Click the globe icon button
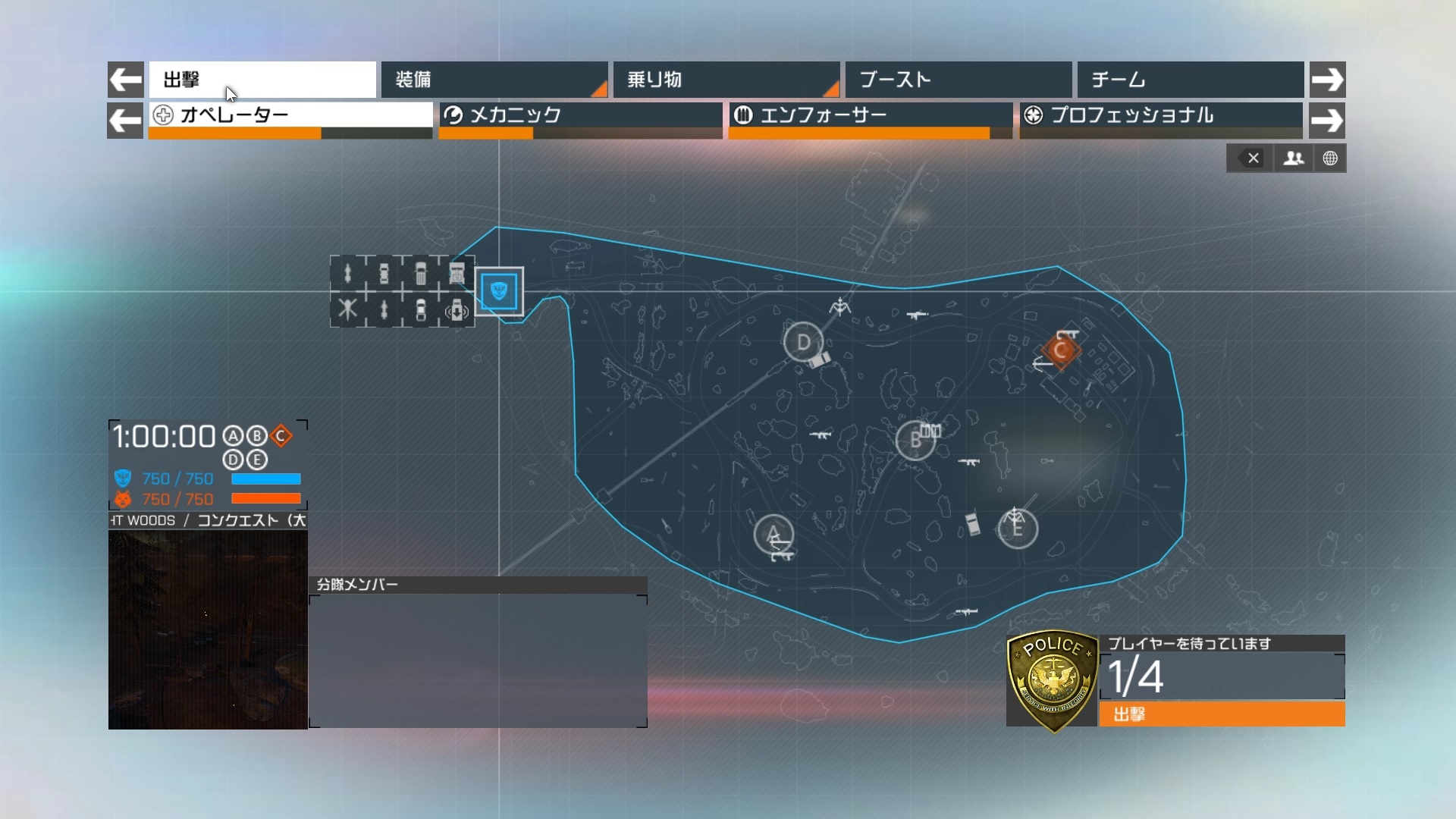 (x=1330, y=158)
